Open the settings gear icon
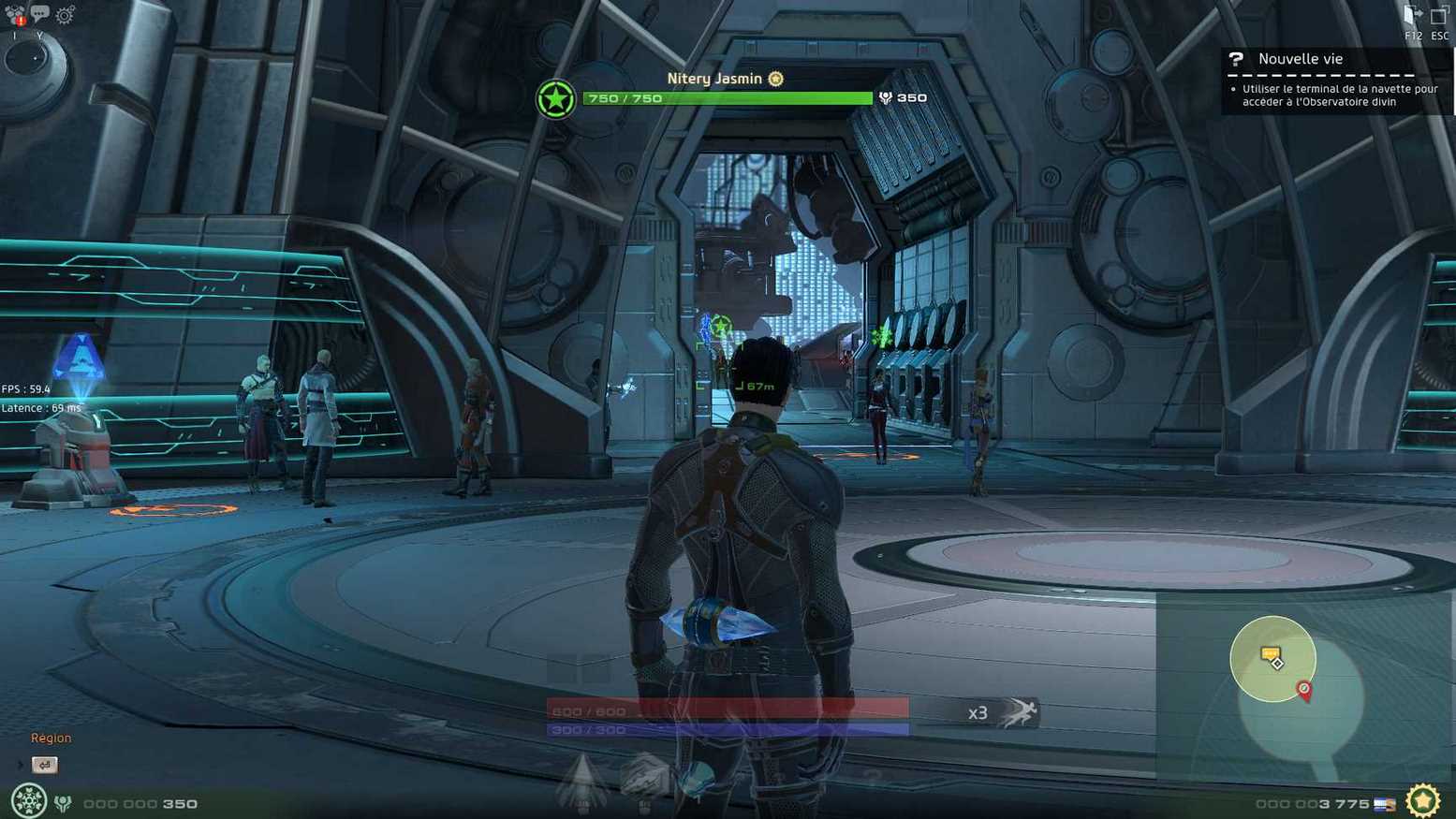The image size is (1456, 819). coord(65,15)
